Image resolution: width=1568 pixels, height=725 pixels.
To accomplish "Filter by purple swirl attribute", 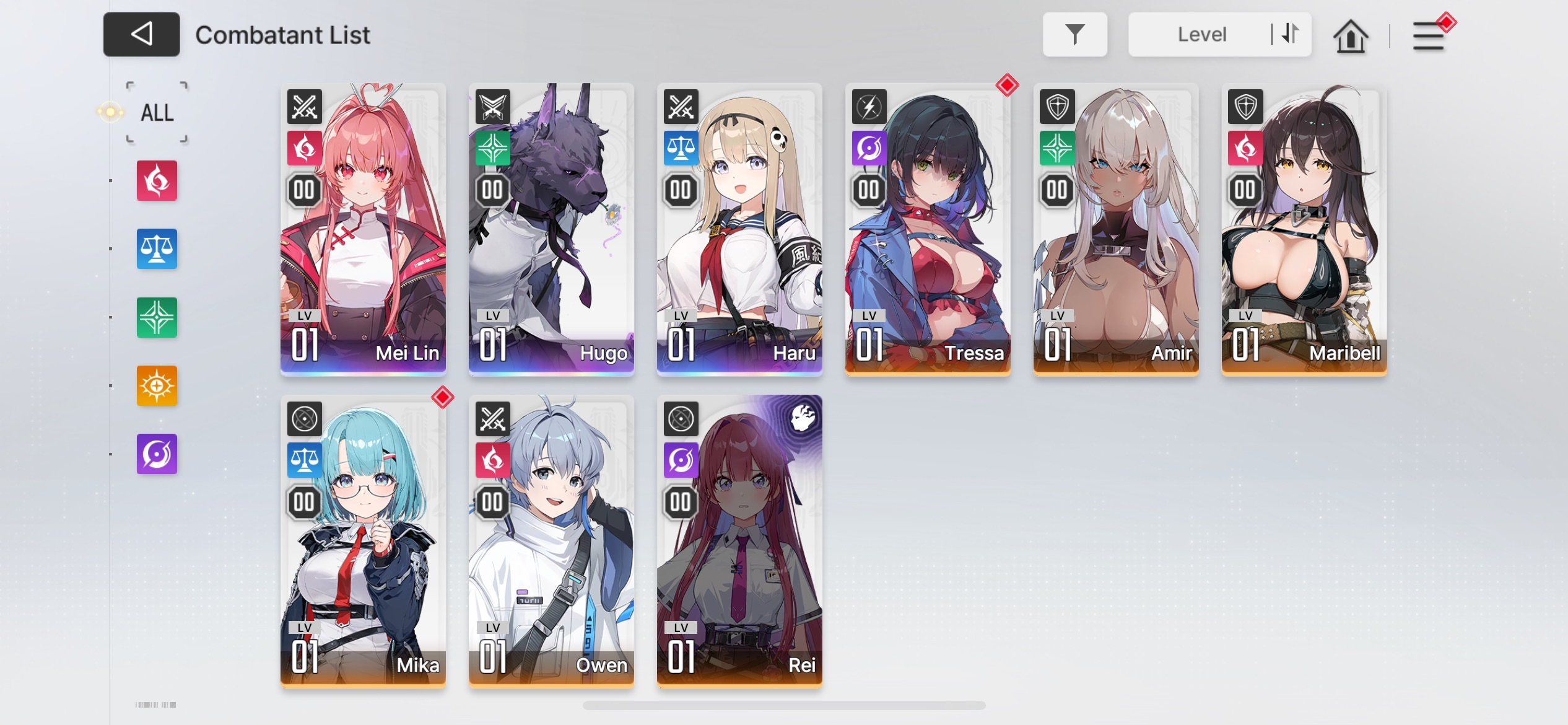I will [x=157, y=454].
